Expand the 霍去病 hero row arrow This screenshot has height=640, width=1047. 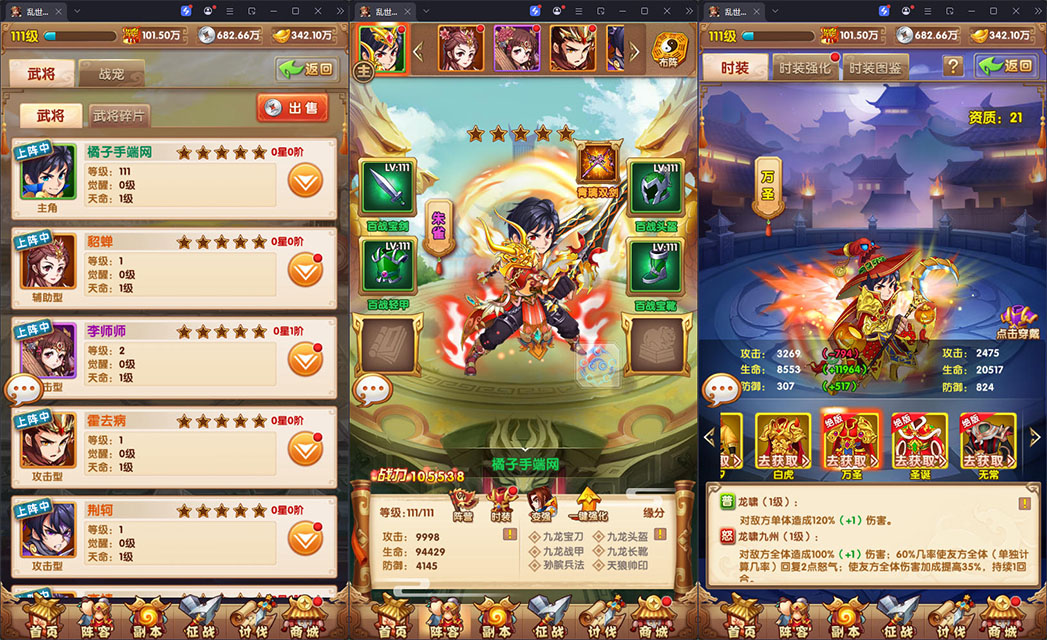[305, 448]
